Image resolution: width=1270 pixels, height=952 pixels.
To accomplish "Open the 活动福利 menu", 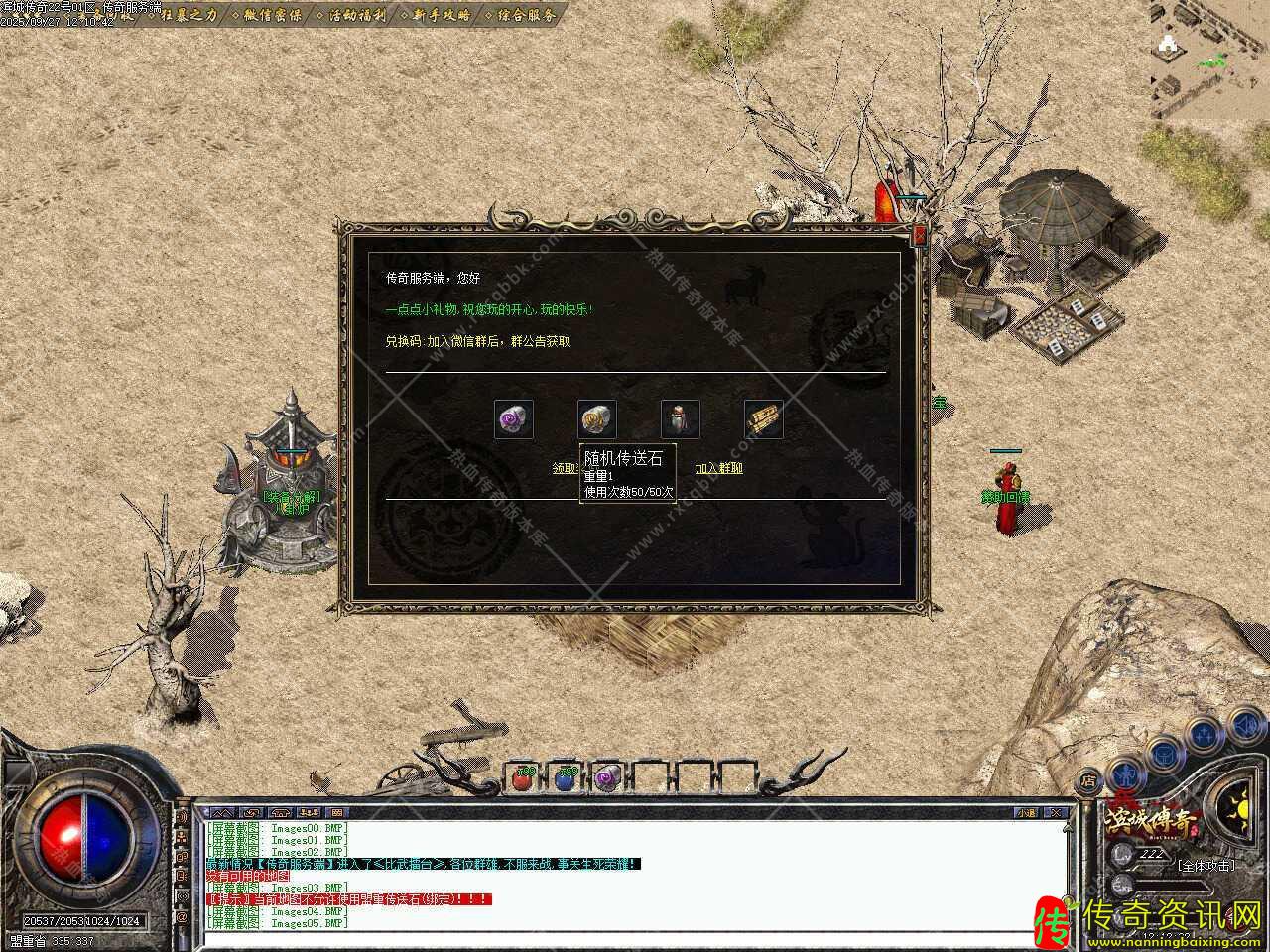I will coord(355,15).
